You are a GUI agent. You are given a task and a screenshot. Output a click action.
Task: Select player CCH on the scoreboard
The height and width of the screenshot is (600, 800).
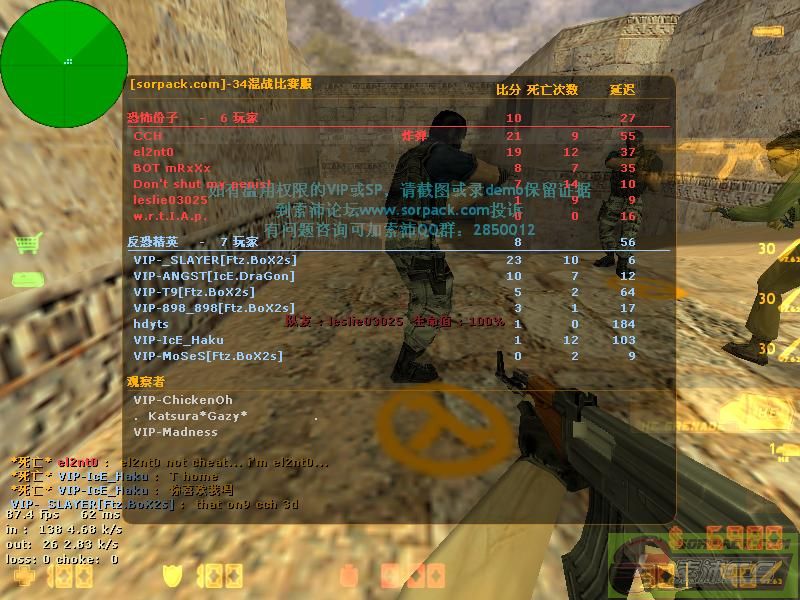pyautogui.click(x=148, y=136)
